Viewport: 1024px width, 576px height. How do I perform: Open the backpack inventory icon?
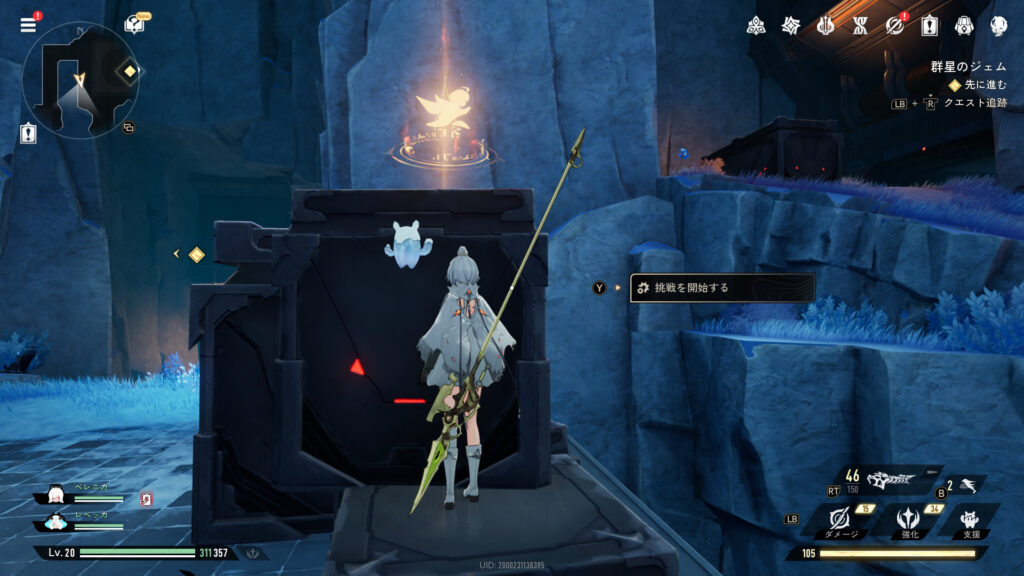pyautogui.click(x=964, y=25)
